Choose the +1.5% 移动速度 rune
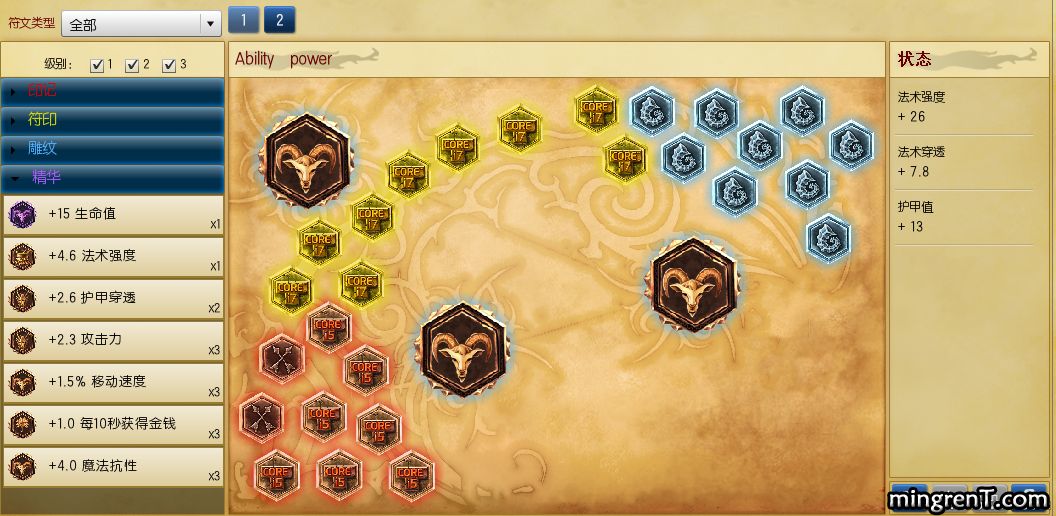Viewport: 1056px width, 516px height. (112, 382)
